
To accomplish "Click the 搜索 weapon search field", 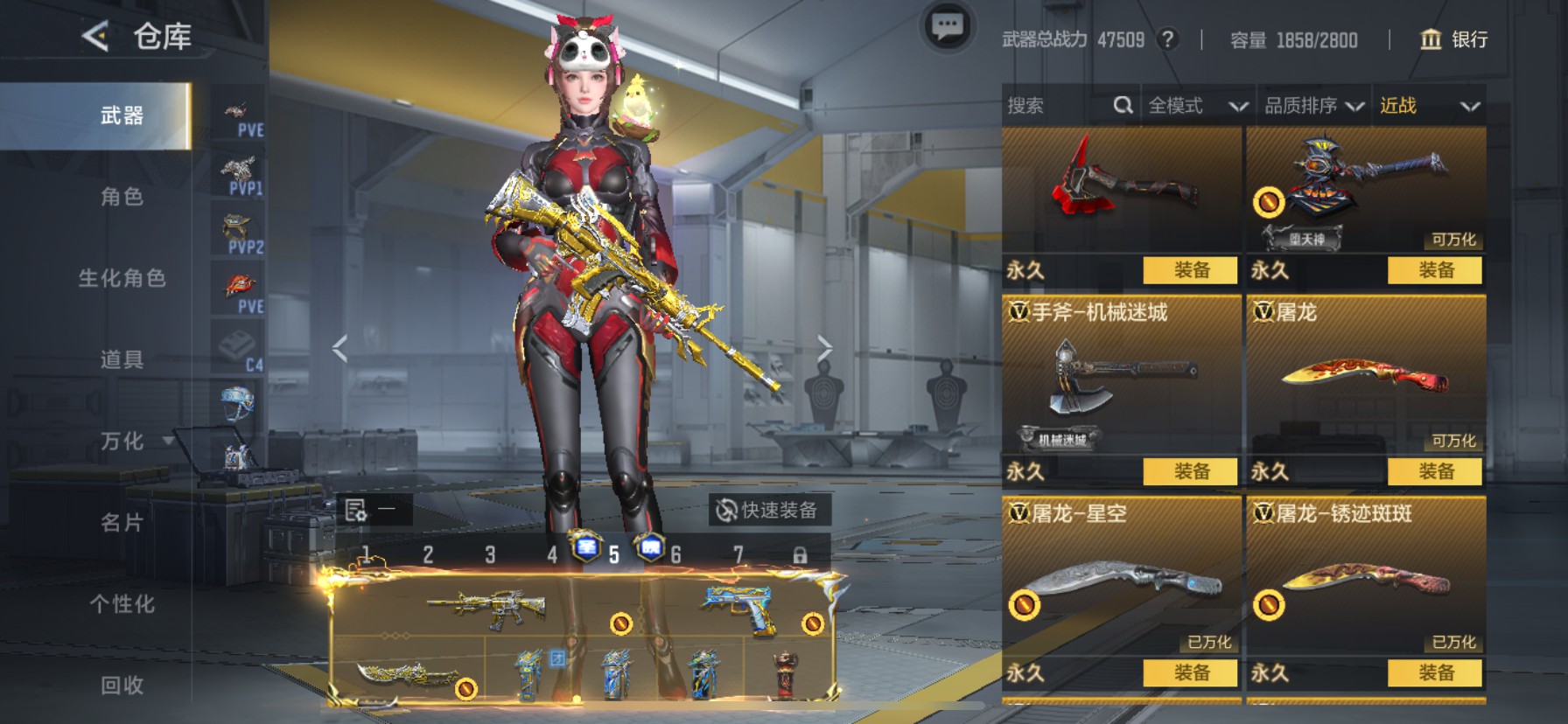I will tap(1059, 106).
